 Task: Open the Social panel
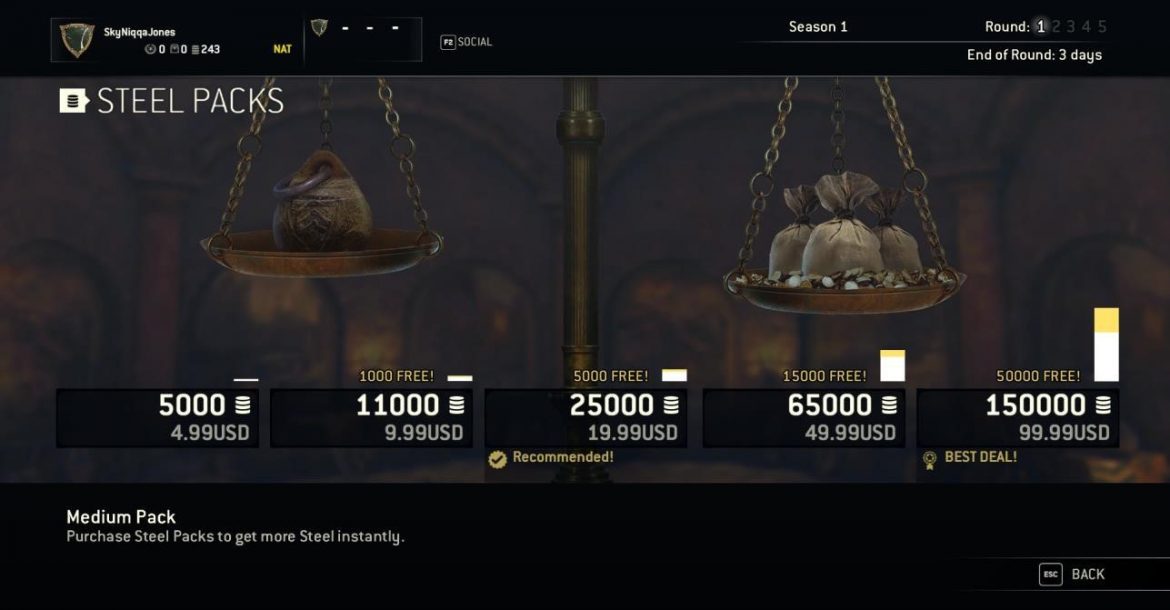pos(467,42)
